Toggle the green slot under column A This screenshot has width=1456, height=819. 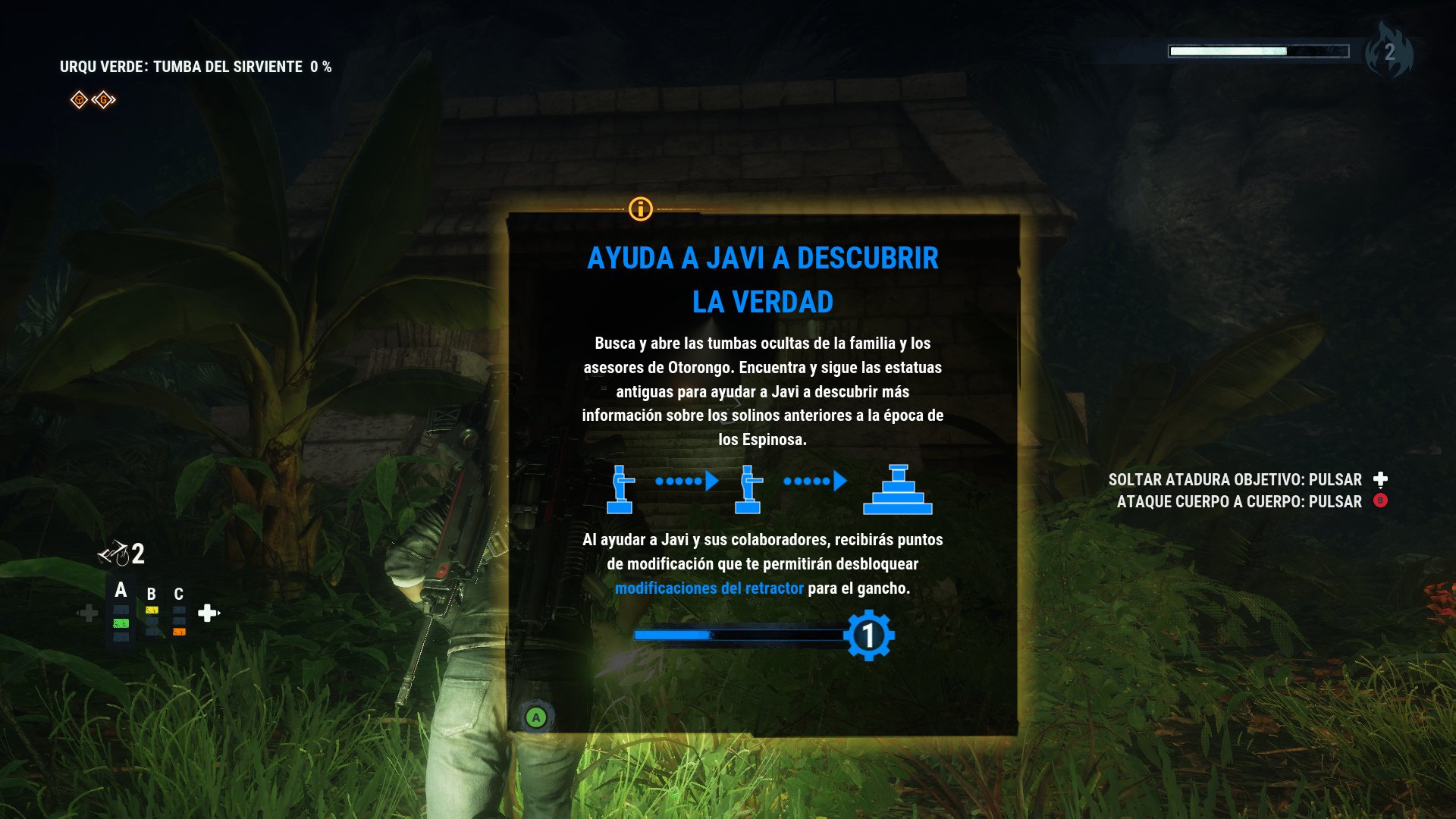(121, 623)
